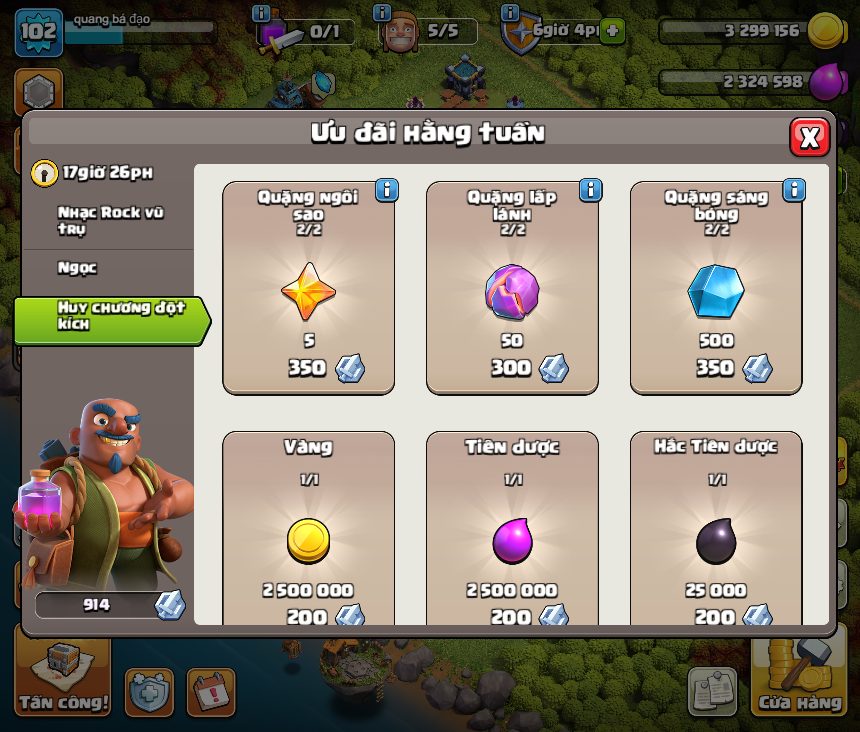Select the Huy chương đột kích tab
This screenshot has width=860, height=732.
[x=110, y=316]
